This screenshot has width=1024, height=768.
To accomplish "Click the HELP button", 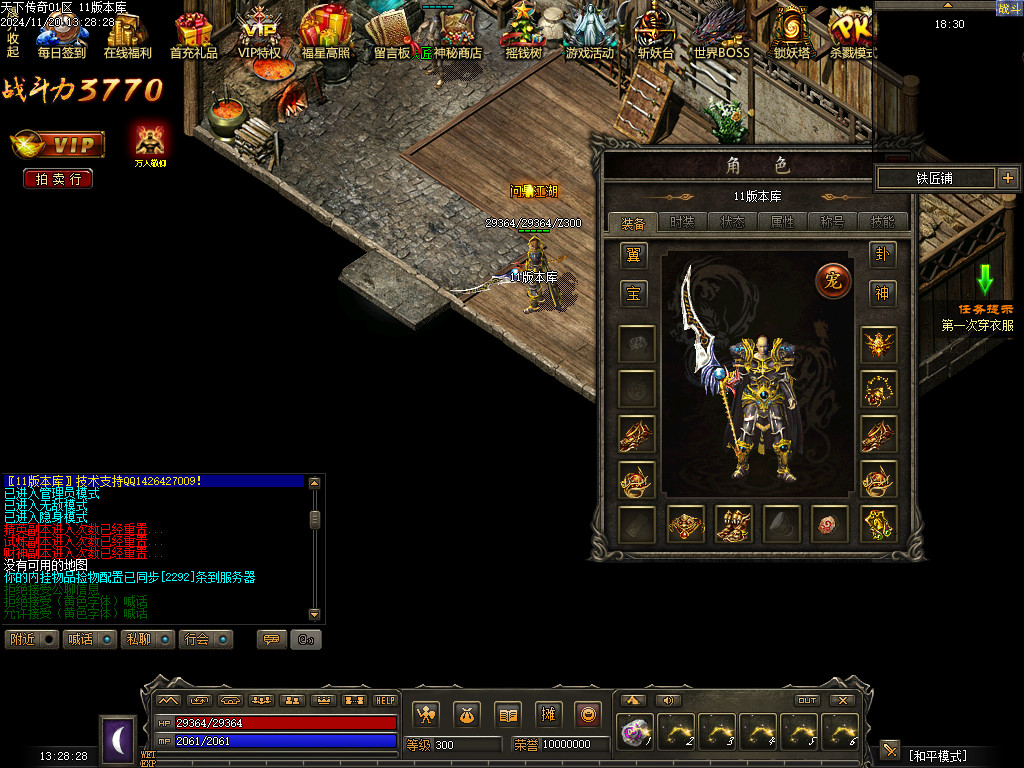I will tap(385, 700).
